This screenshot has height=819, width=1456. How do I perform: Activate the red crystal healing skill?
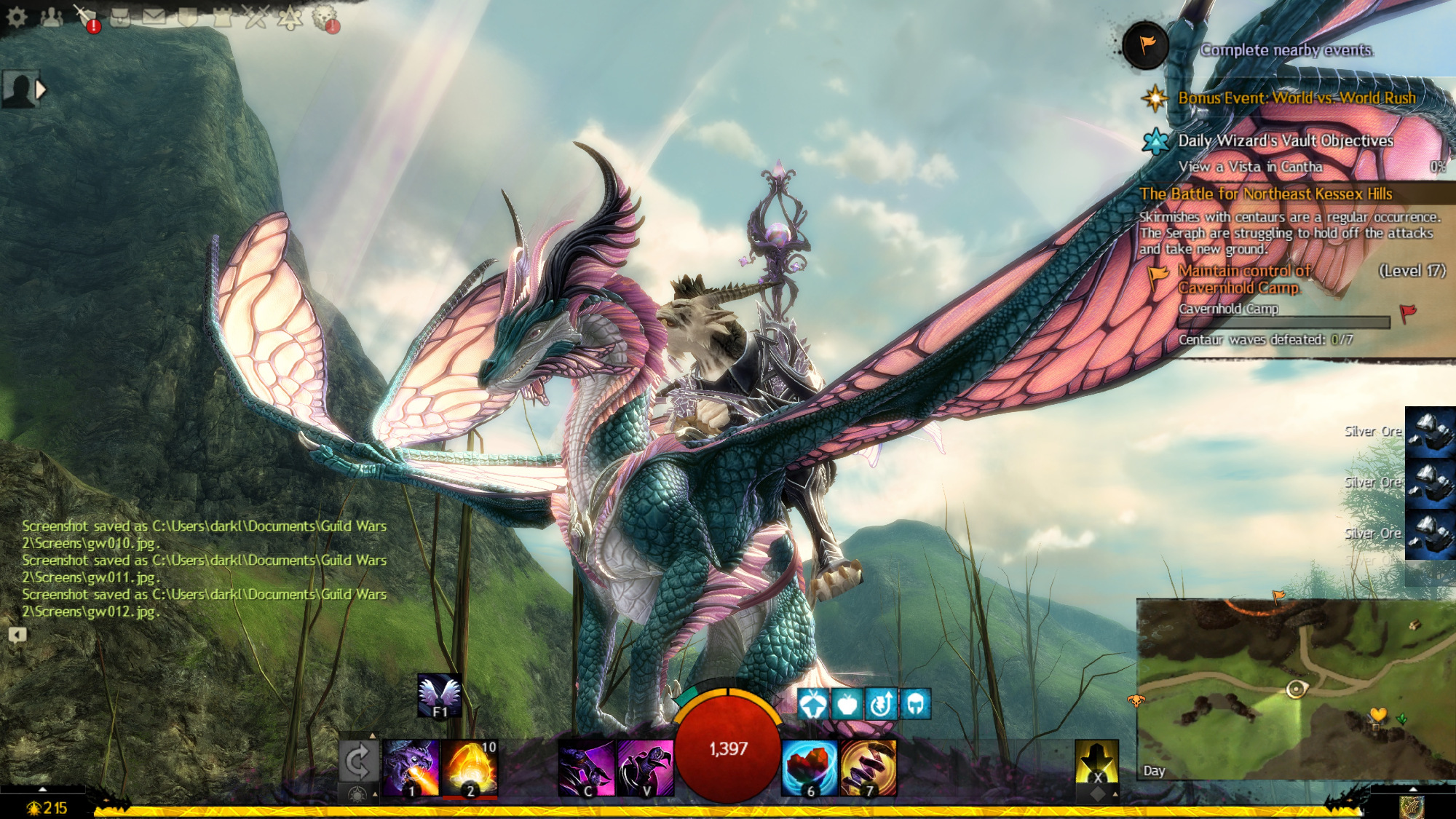810,767
